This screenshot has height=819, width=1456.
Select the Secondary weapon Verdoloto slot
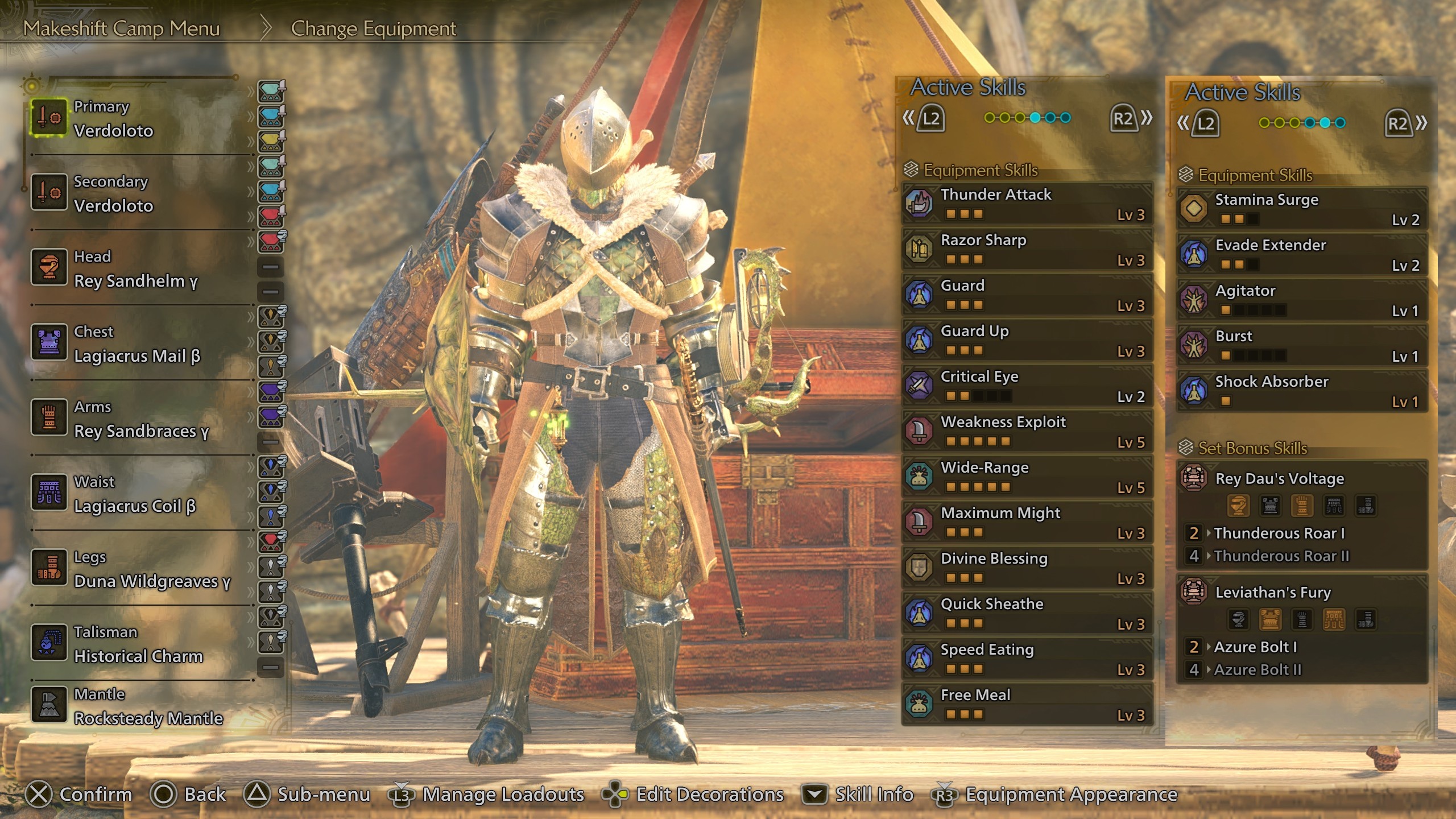coord(136,193)
